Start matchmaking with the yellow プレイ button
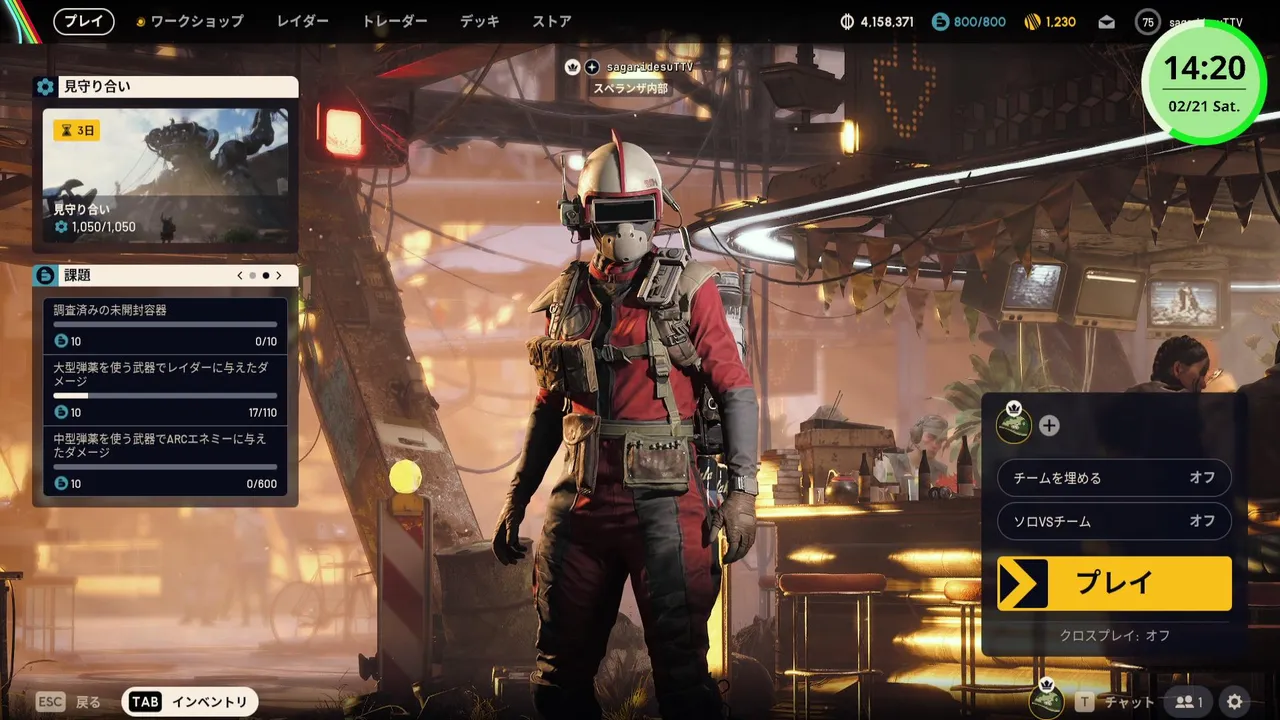This screenshot has height=720, width=1280. [x=1114, y=584]
